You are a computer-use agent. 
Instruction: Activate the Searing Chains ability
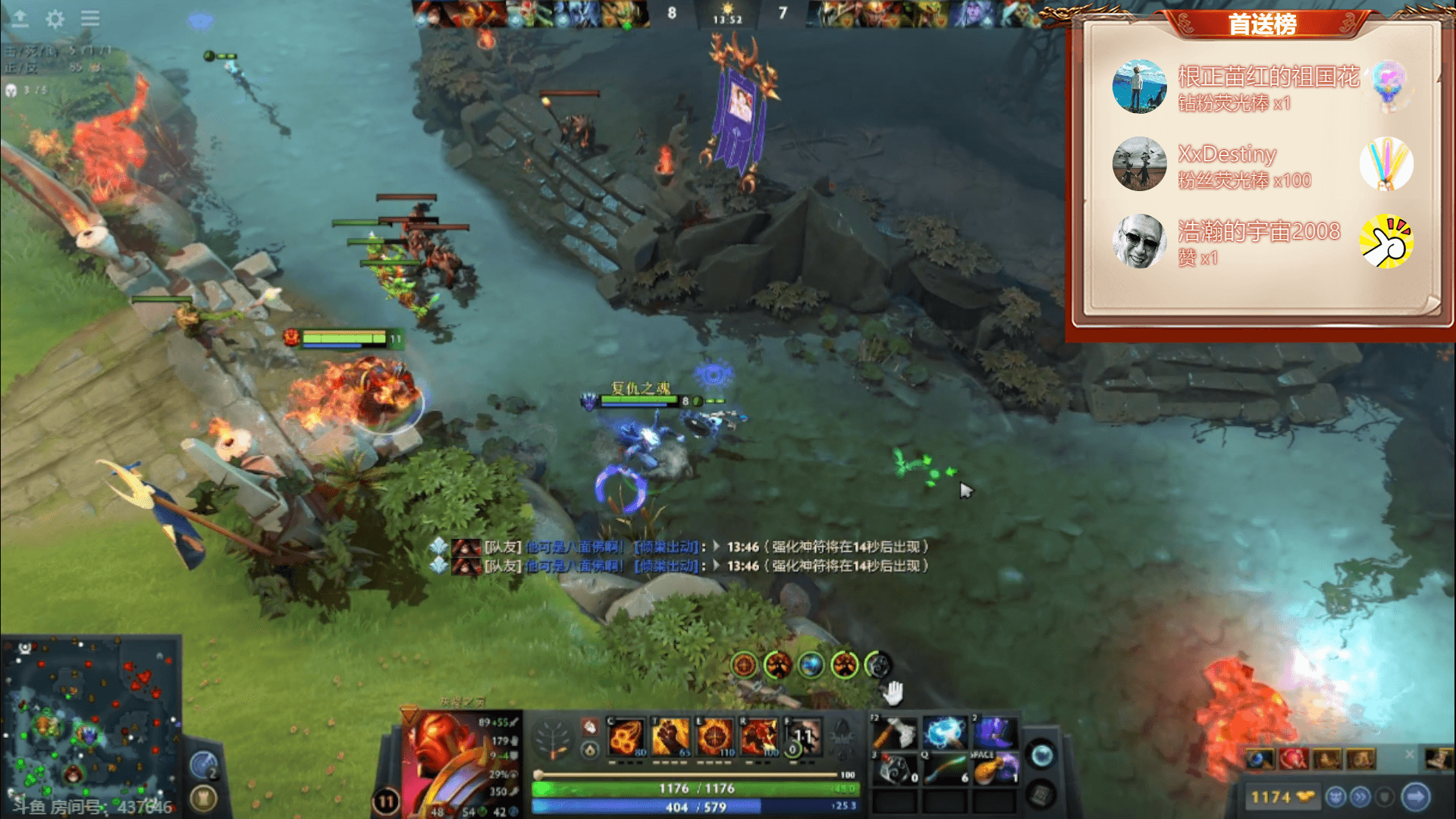[x=626, y=737]
